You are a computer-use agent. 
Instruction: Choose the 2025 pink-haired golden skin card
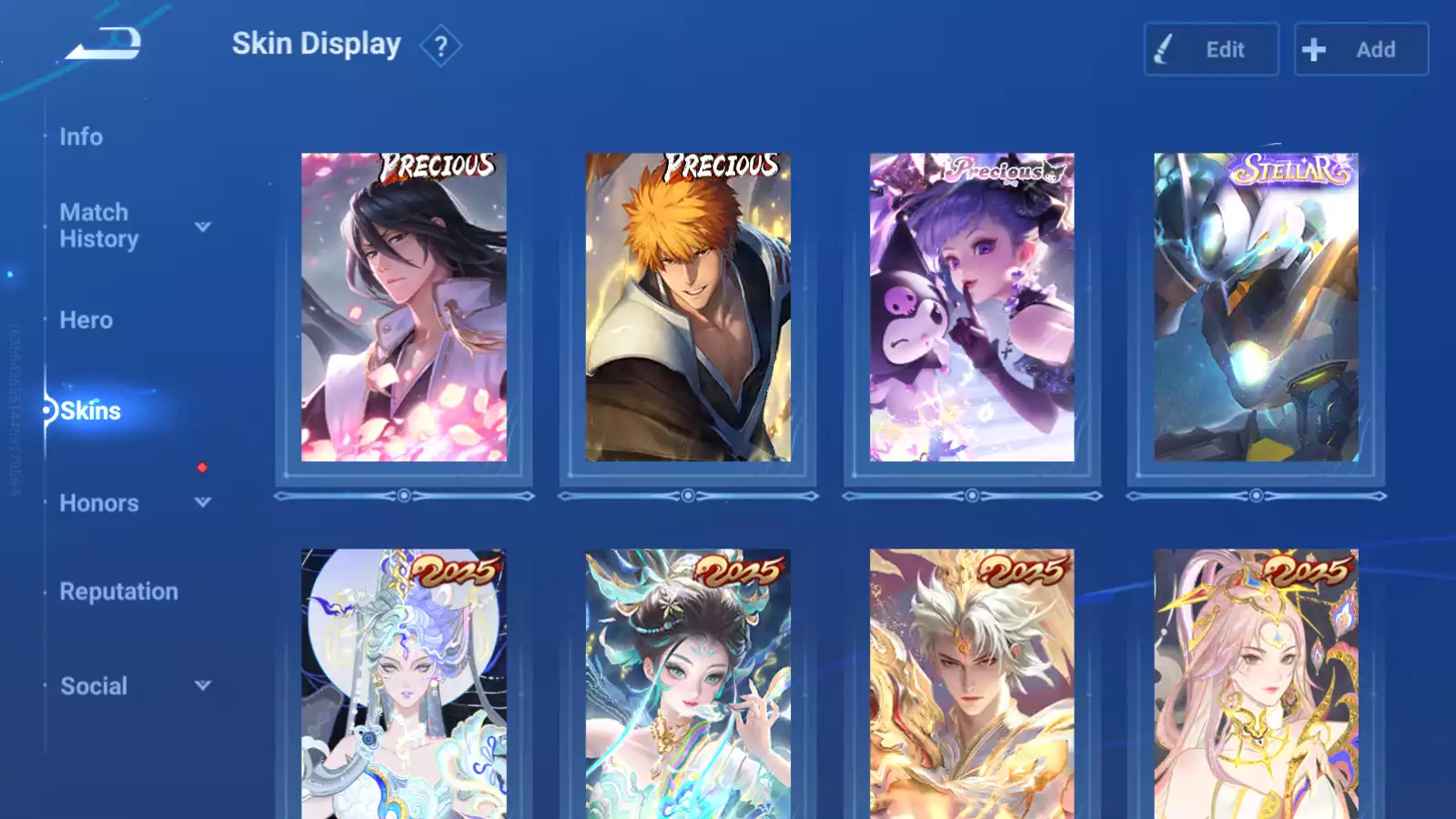click(1256, 682)
